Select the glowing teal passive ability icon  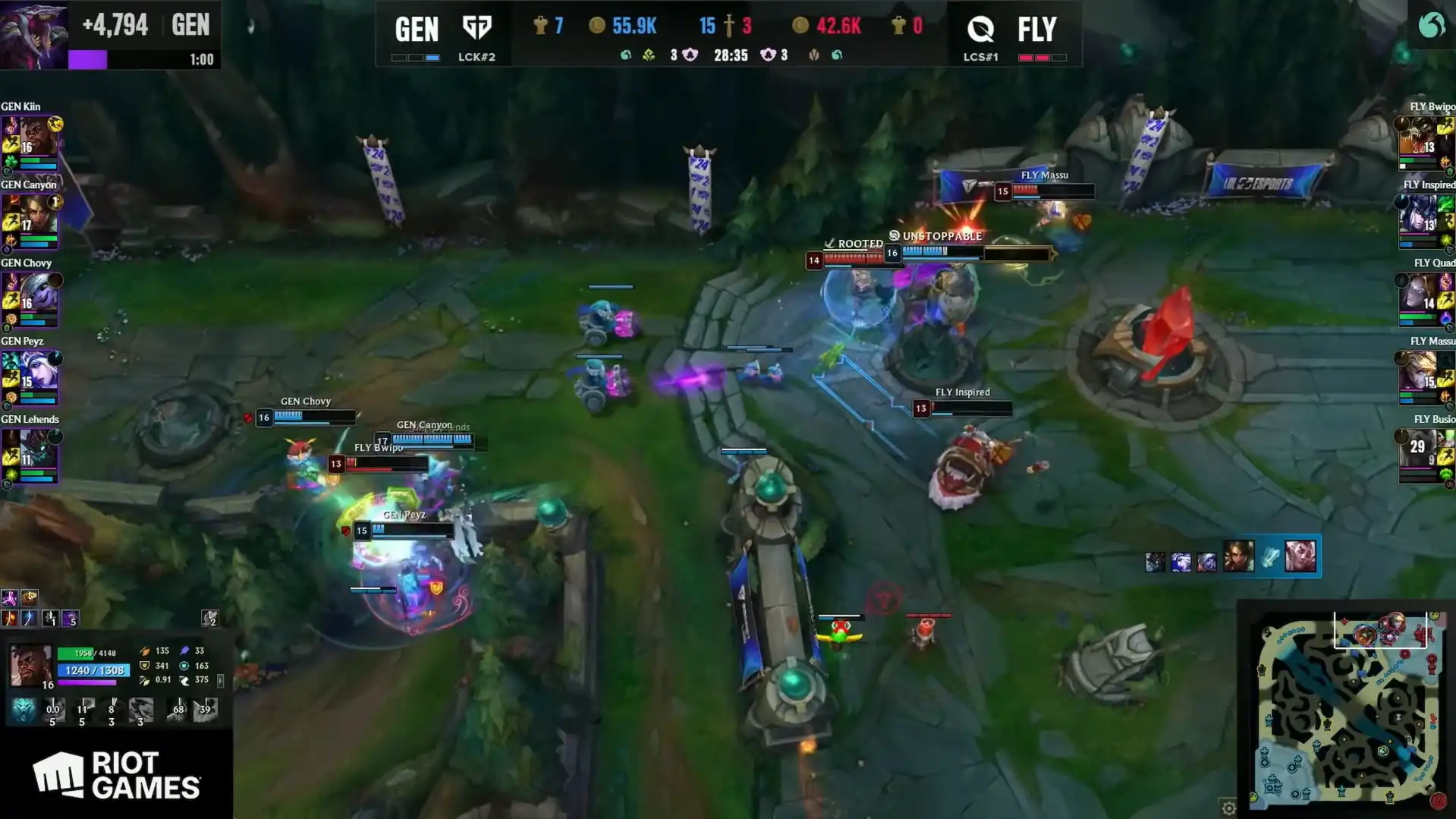click(24, 710)
